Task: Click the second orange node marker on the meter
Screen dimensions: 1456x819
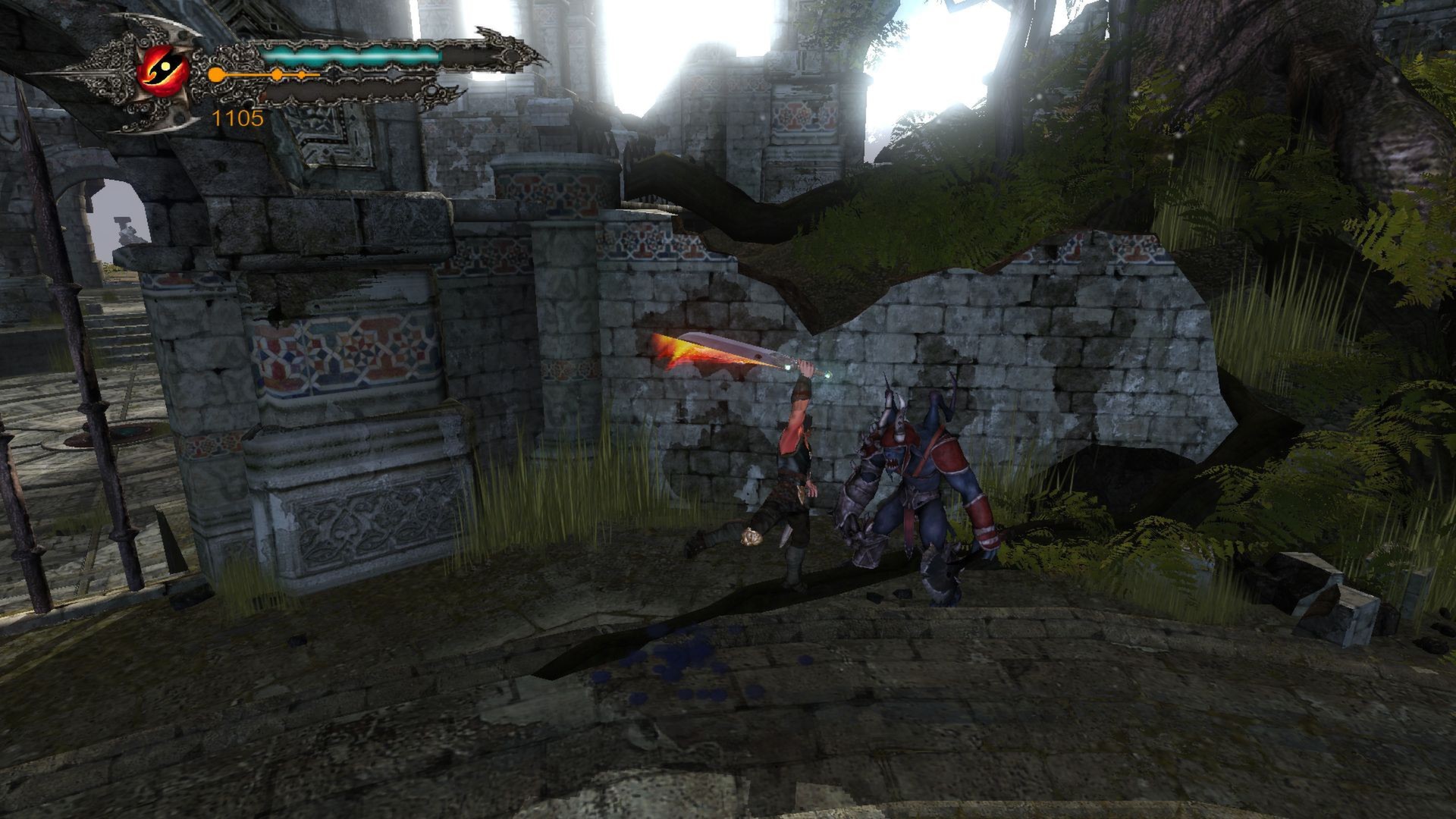Action: click(x=301, y=76)
